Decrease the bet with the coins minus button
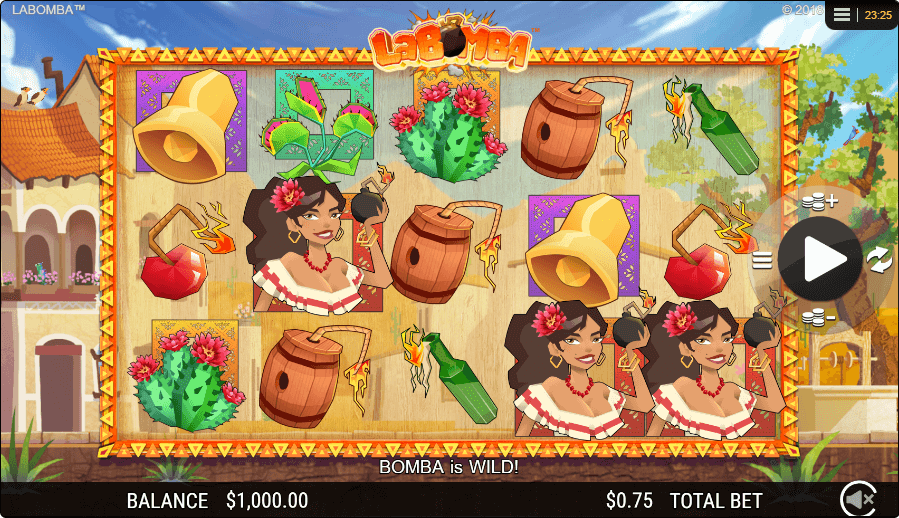Screen dimensions: 899x518 click(818, 318)
